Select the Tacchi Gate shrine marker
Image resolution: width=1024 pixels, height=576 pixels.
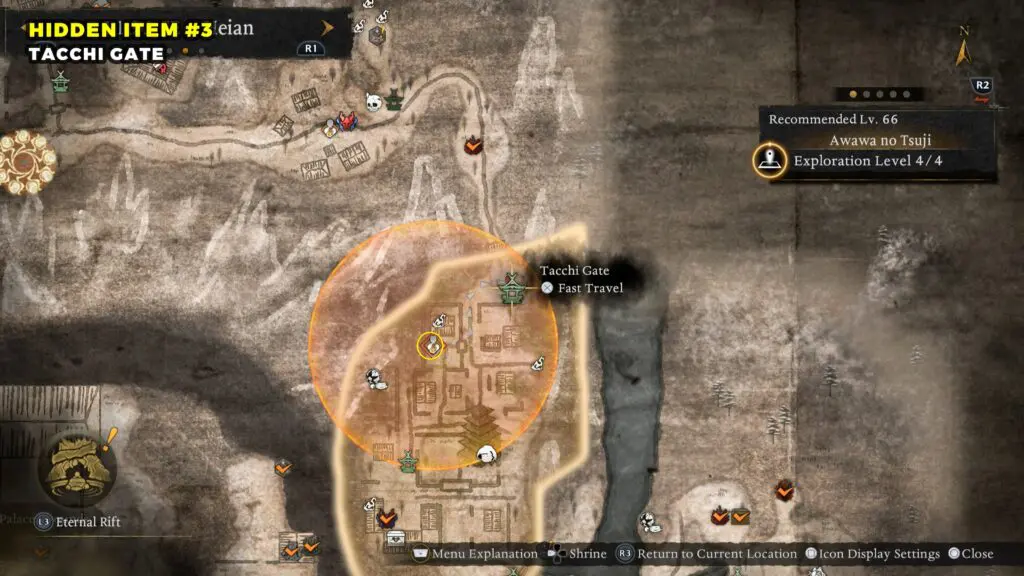point(513,287)
